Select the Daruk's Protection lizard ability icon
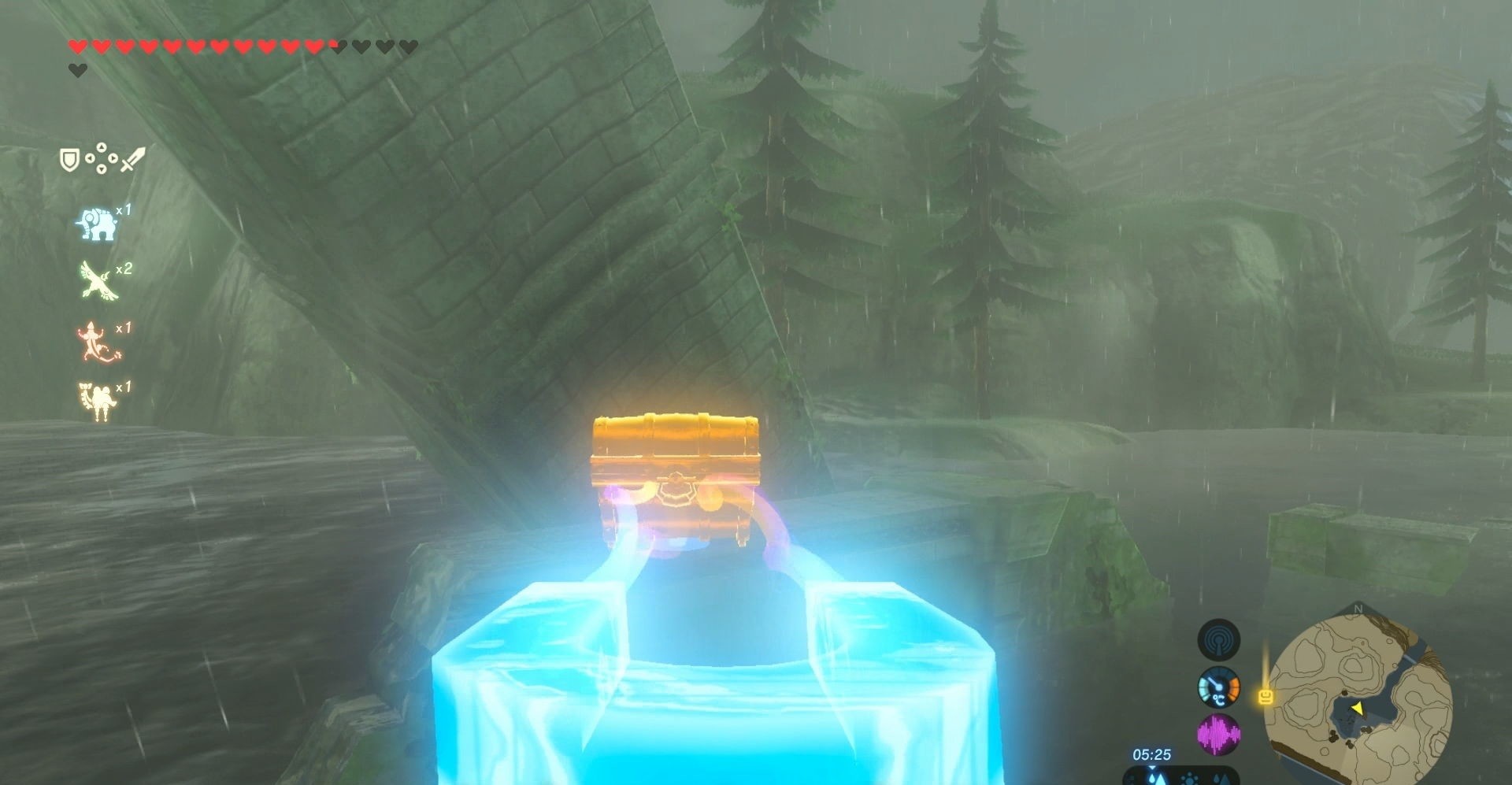 [x=95, y=342]
